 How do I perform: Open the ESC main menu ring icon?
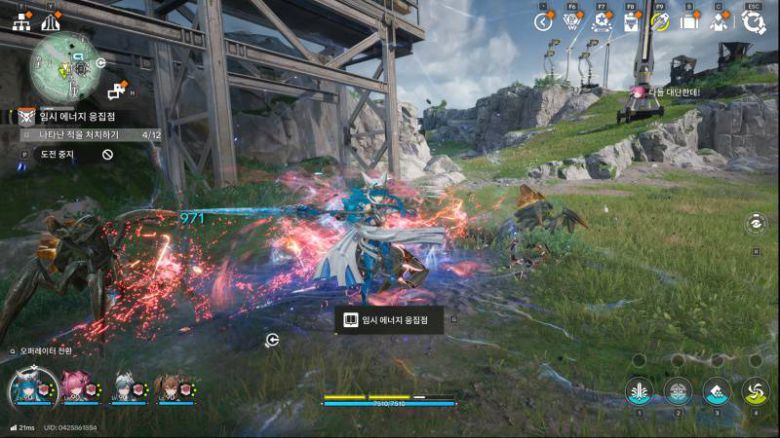click(753, 22)
